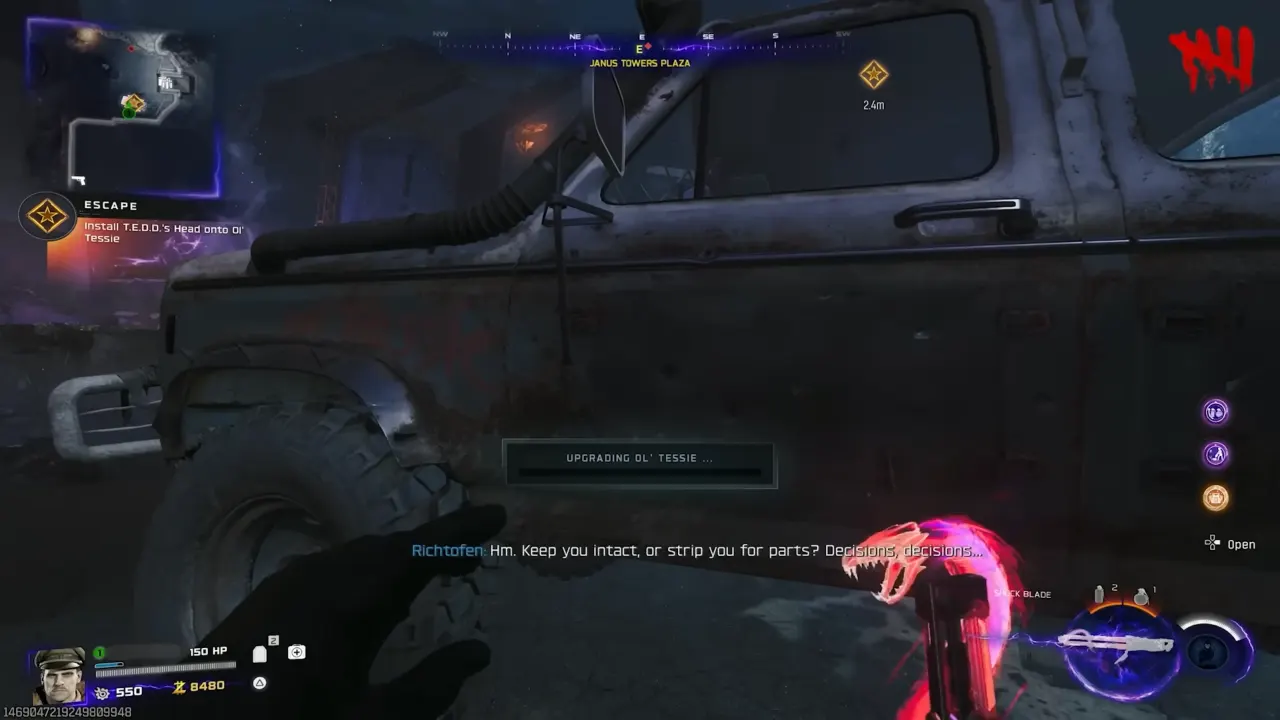Click the Essence currency Z symbol
The height and width of the screenshot is (720, 1280).
tap(177, 684)
